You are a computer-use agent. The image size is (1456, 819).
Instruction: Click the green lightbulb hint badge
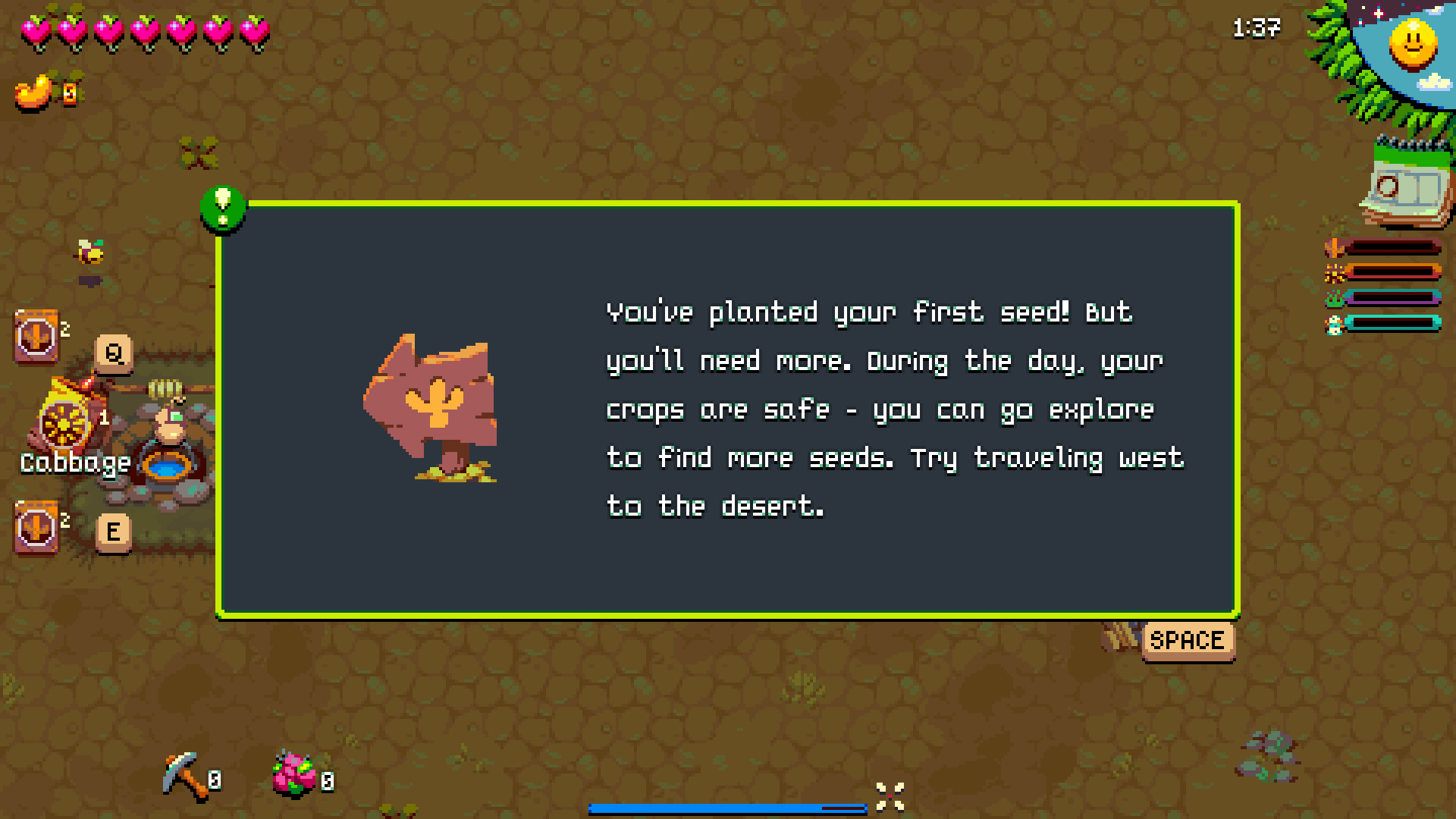click(222, 207)
